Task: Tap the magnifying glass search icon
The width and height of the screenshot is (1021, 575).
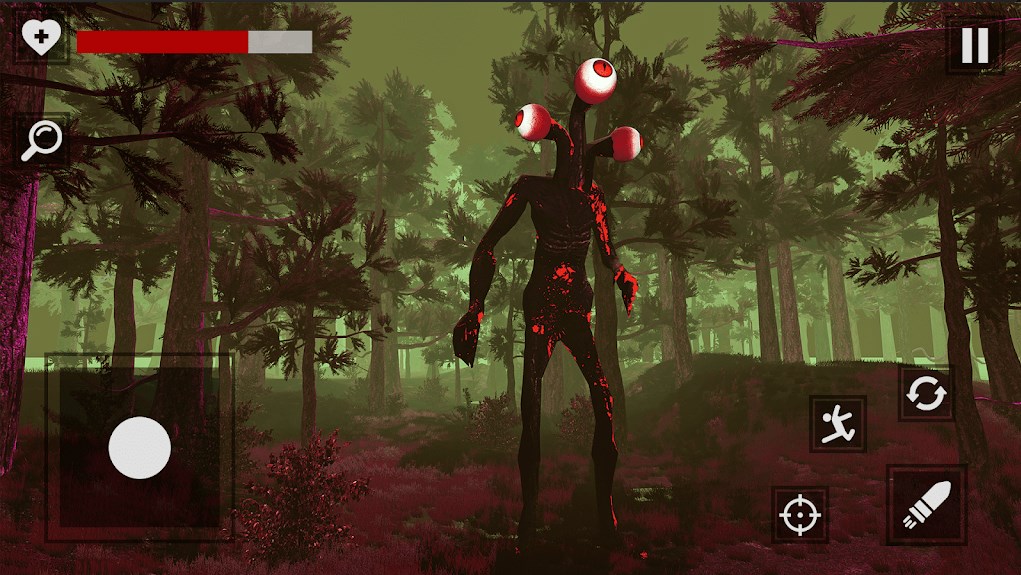Action: coord(43,140)
